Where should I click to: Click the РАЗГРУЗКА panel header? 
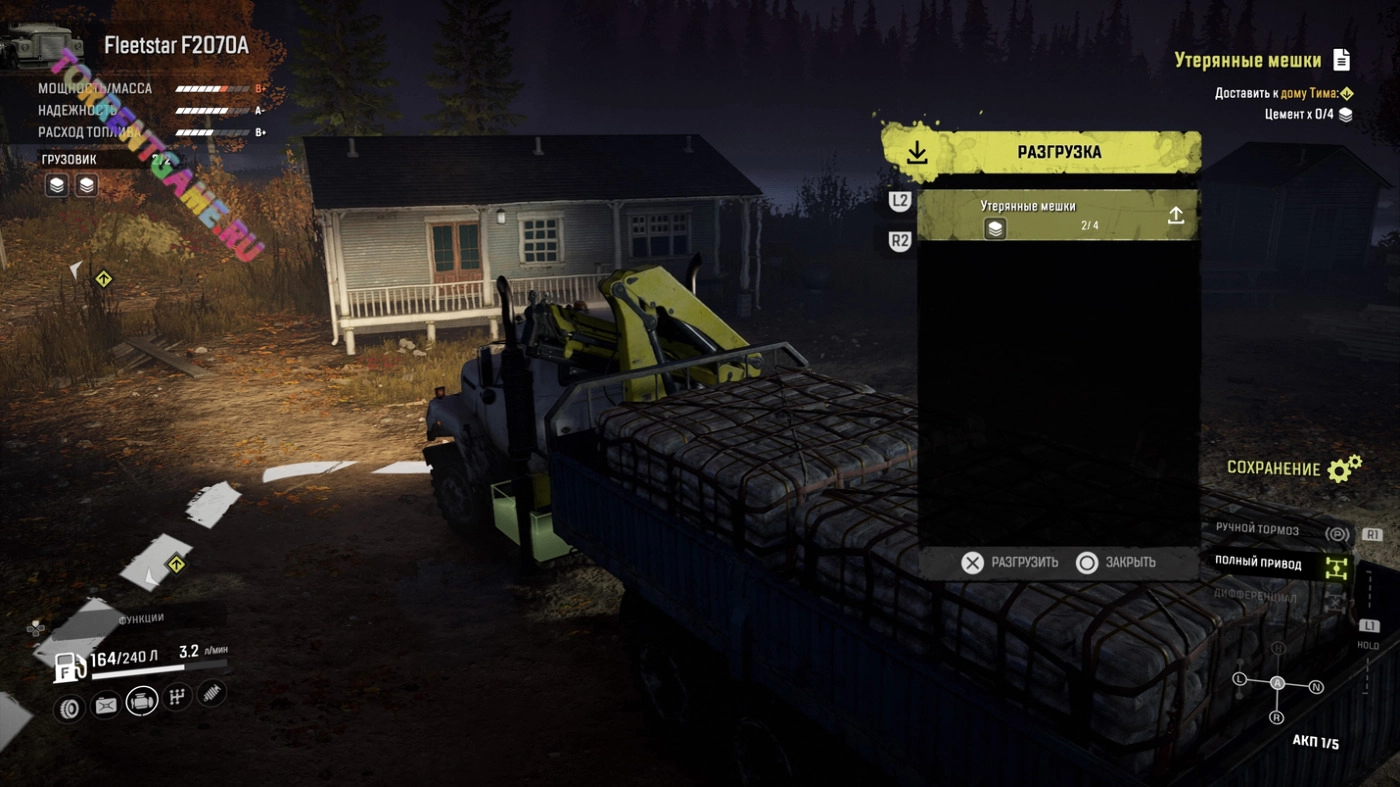1041,152
